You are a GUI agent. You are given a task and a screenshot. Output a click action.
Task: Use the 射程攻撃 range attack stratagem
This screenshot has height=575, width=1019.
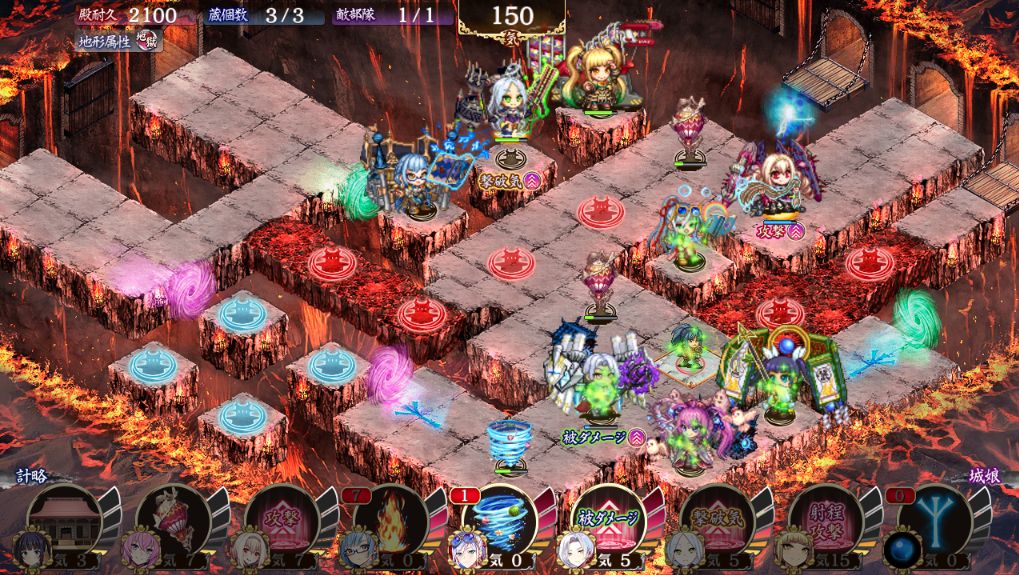click(826, 518)
